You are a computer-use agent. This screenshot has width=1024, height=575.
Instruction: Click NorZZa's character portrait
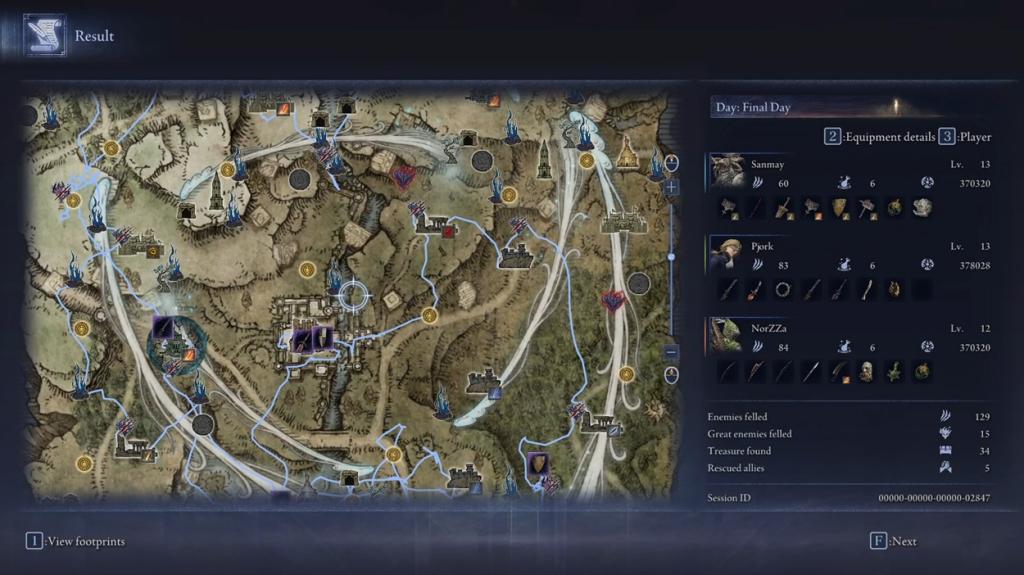727,336
